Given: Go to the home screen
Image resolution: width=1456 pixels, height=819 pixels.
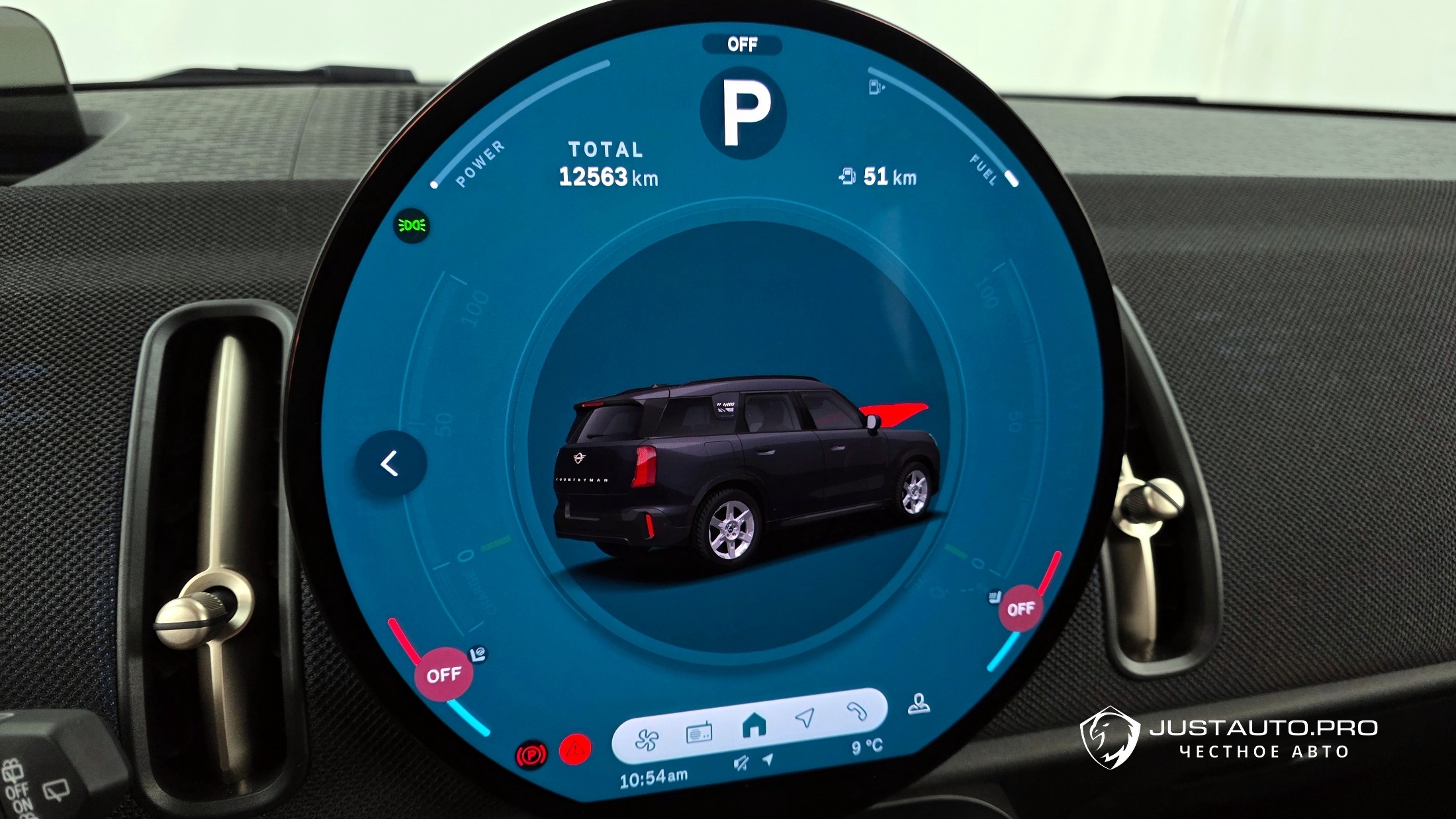Looking at the screenshot, I should 753,726.
